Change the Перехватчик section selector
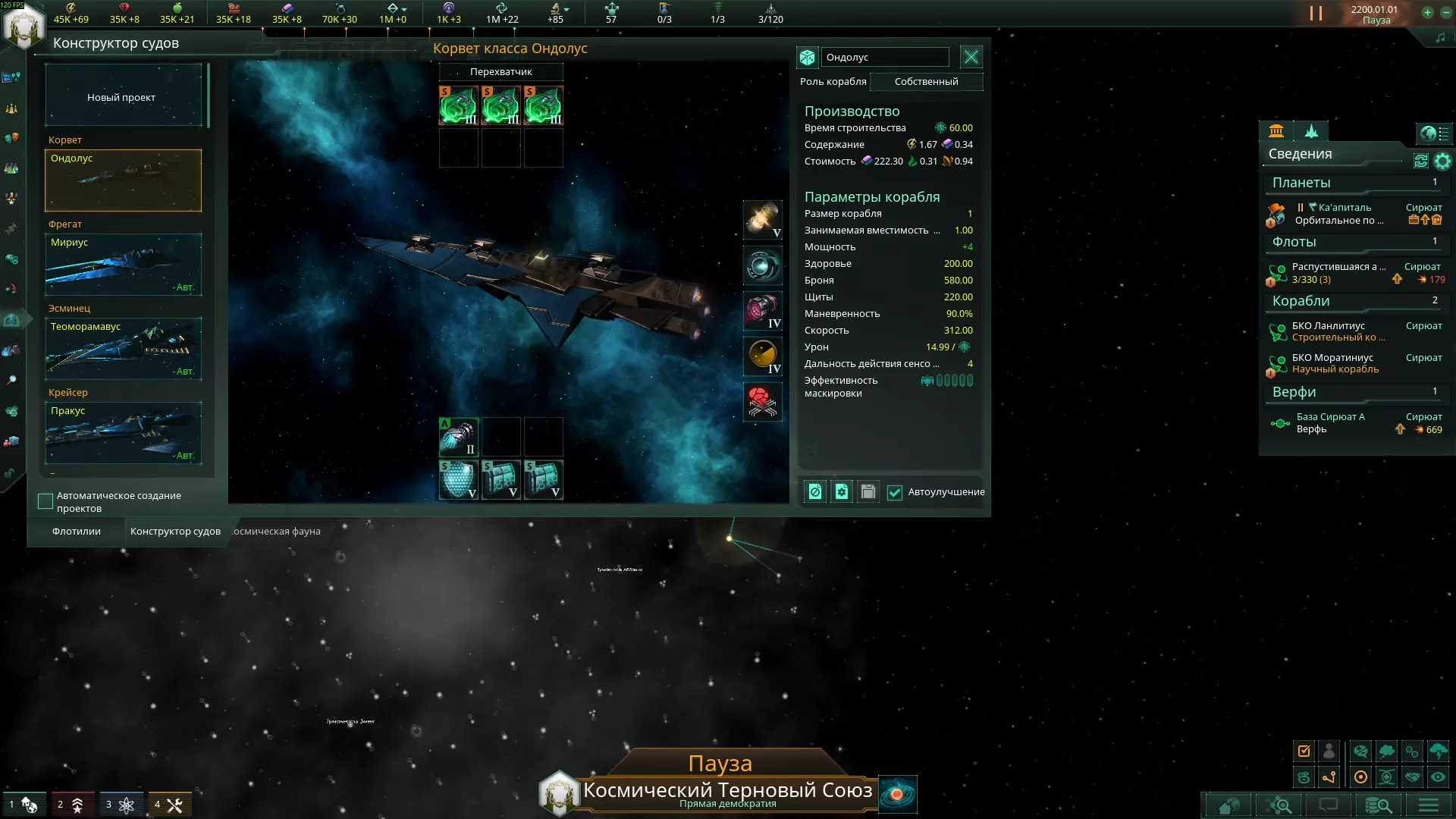This screenshot has height=819, width=1456. [500, 72]
